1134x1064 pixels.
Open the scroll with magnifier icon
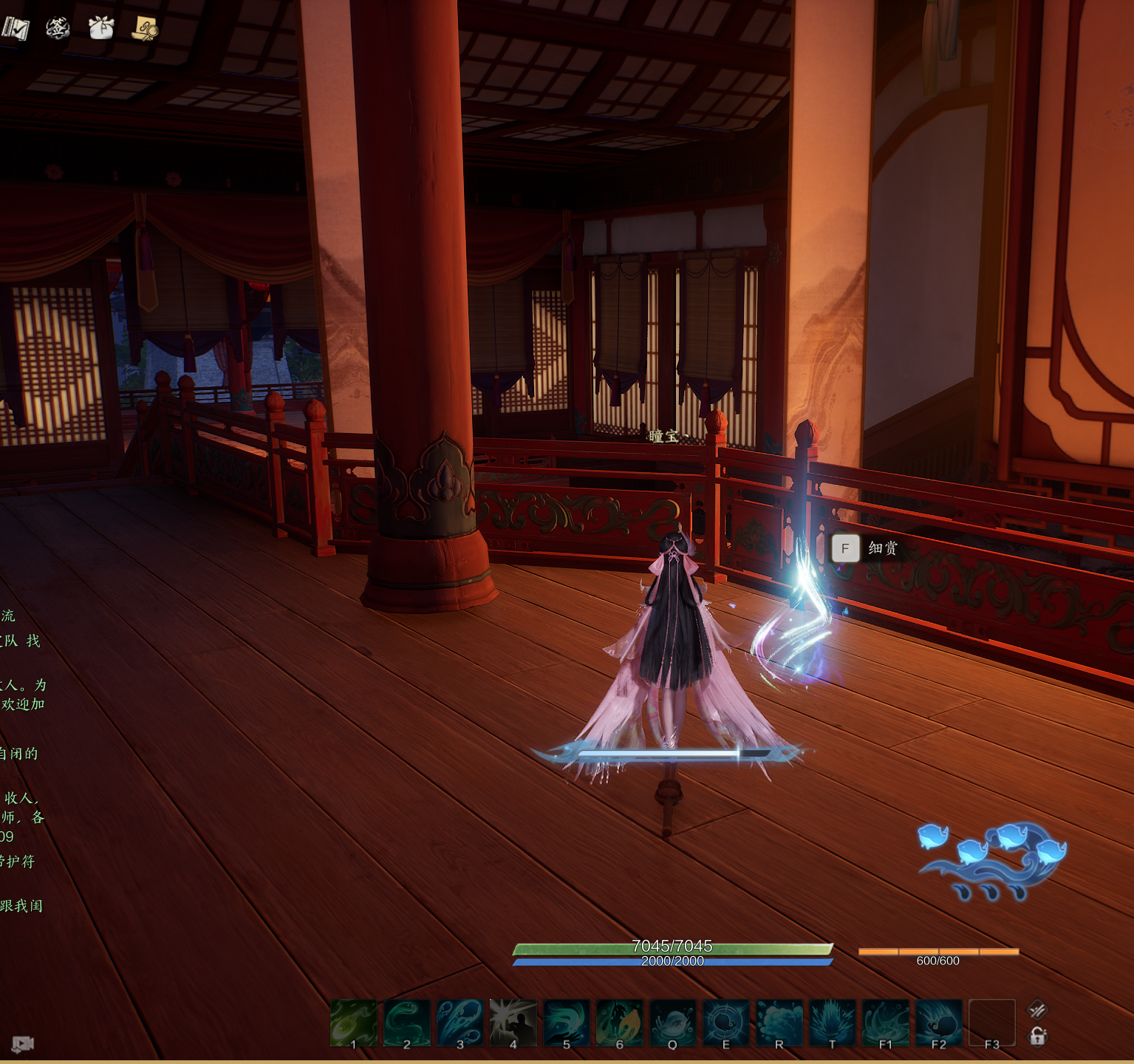145,28
